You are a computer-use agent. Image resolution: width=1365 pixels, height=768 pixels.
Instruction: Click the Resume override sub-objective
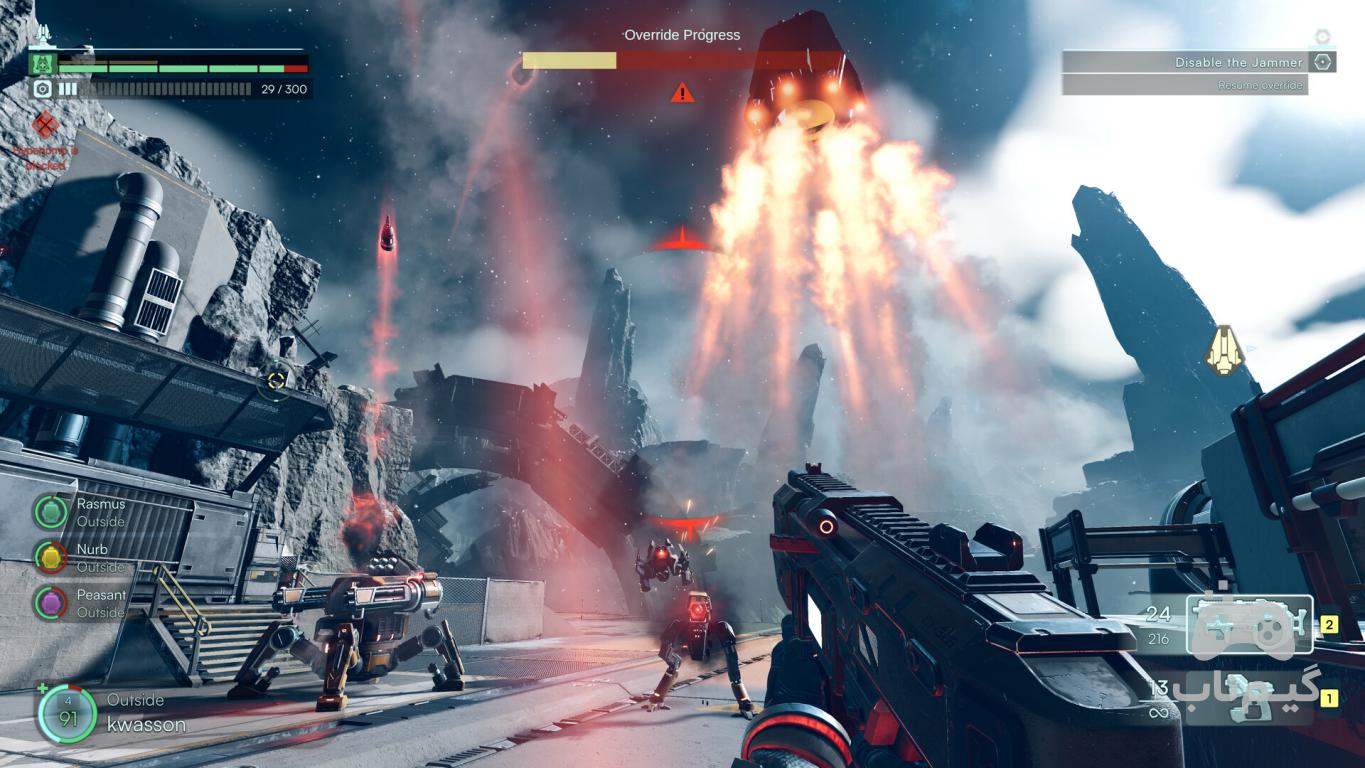click(x=1259, y=86)
